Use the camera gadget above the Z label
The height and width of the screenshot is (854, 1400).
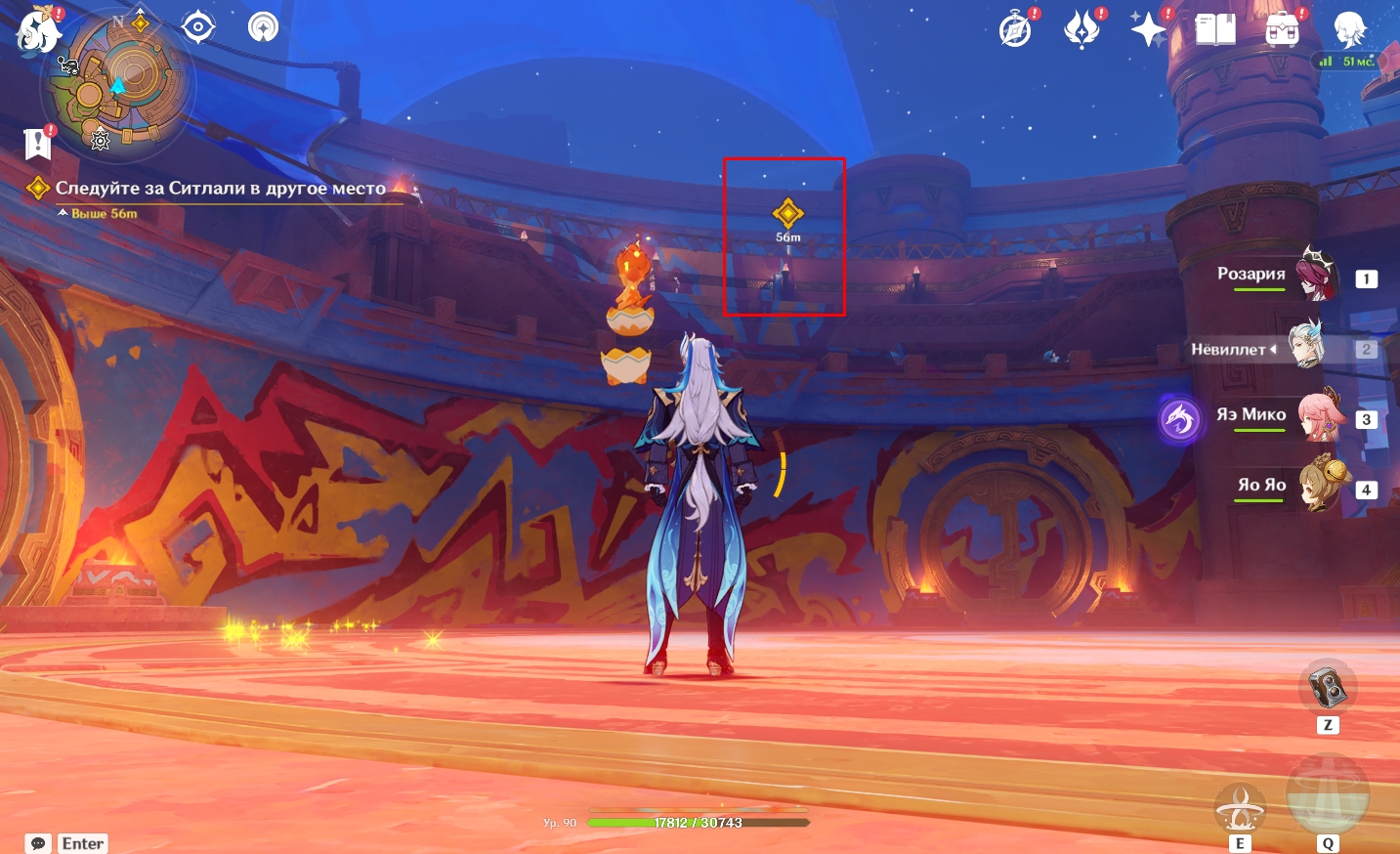point(1327,687)
